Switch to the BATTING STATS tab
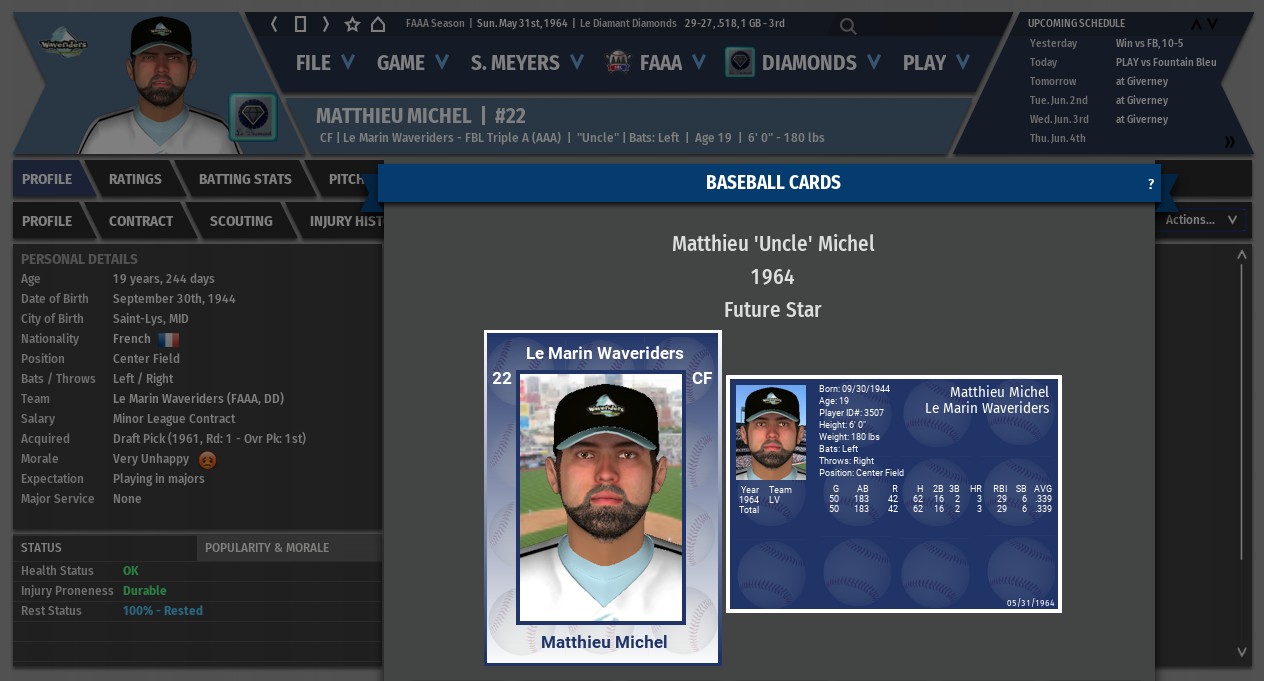Viewport: 1264px width, 681px height. point(245,179)
